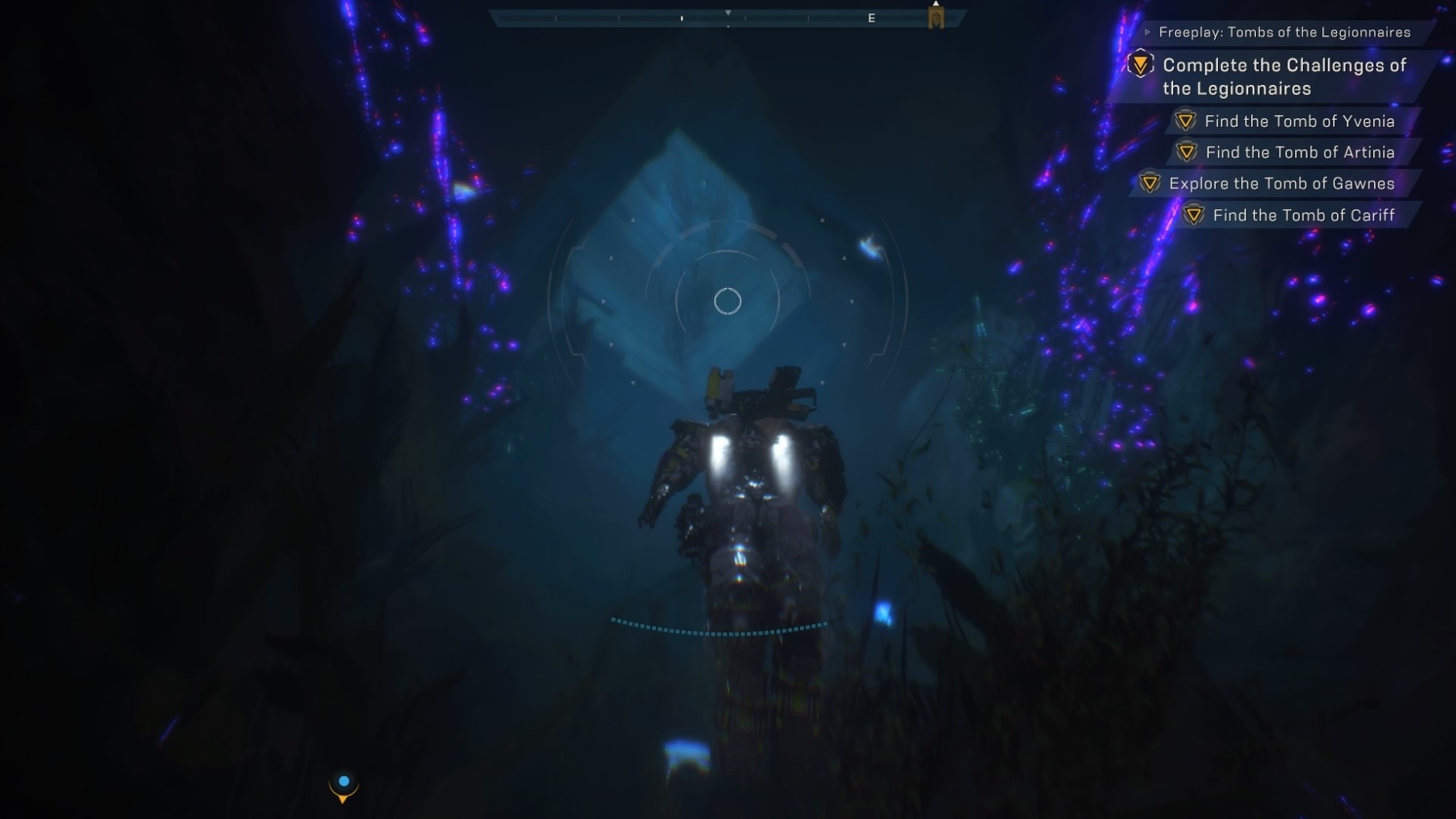Choose the Find the Tomb of Artinia objective
Screen dimensions: 1456x819
tap(1300, 152)
